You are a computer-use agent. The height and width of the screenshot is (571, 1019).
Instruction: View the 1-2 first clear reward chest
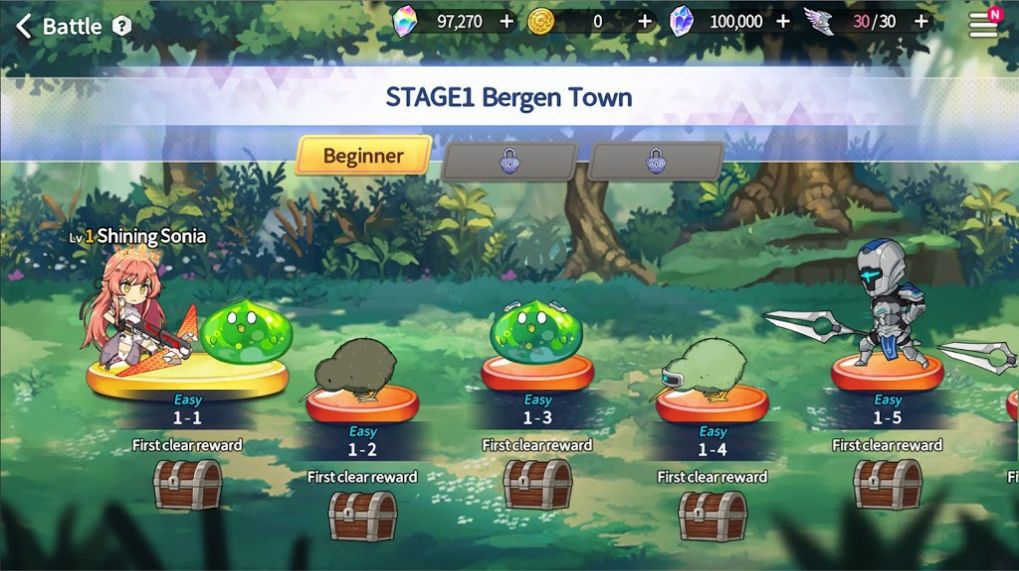click(x=362, y=516)
